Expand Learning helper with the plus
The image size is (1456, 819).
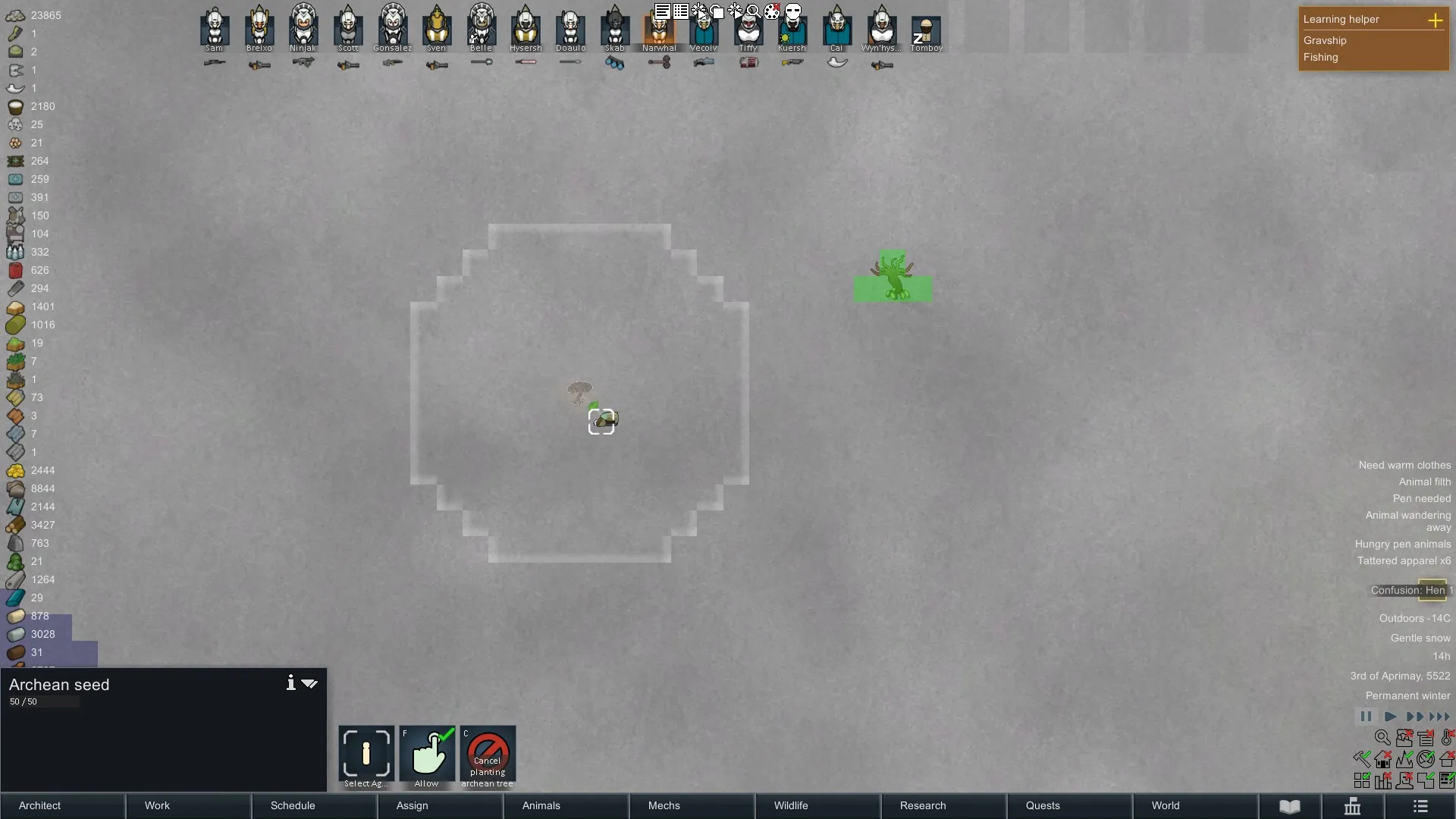click(x=1435, y=20)
